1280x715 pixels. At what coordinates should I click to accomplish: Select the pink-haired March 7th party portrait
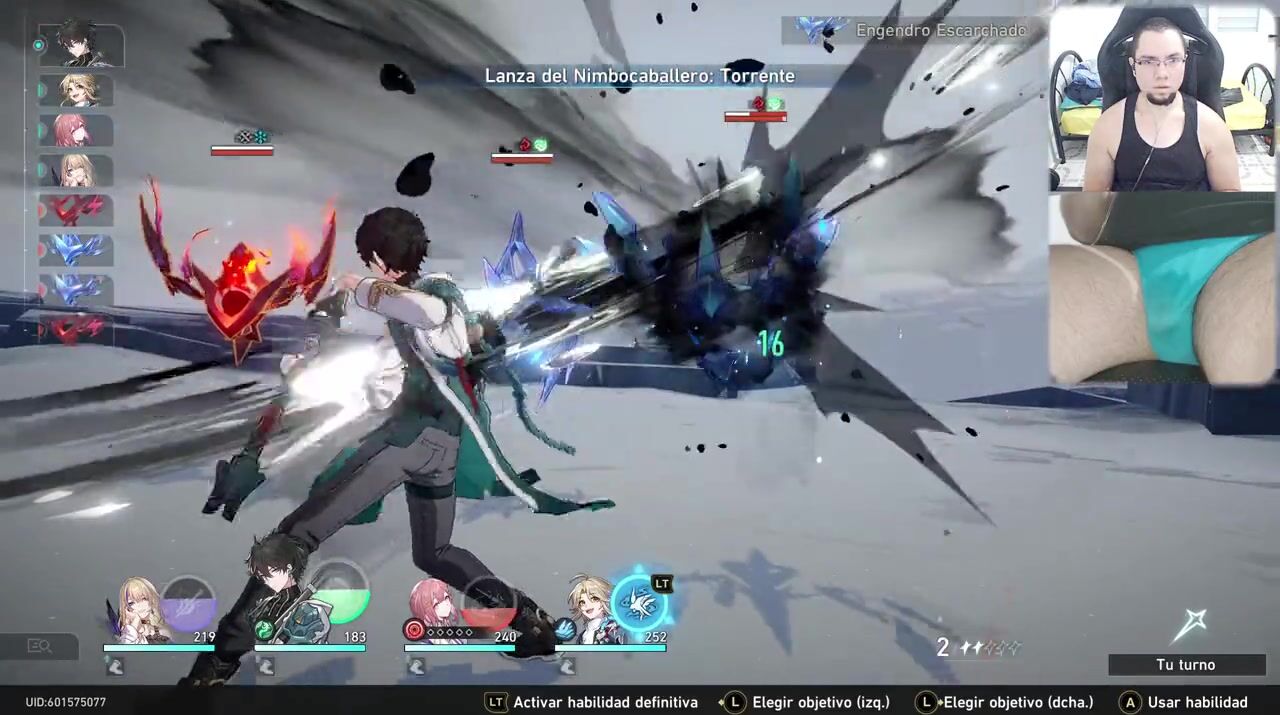coord(433,606)
